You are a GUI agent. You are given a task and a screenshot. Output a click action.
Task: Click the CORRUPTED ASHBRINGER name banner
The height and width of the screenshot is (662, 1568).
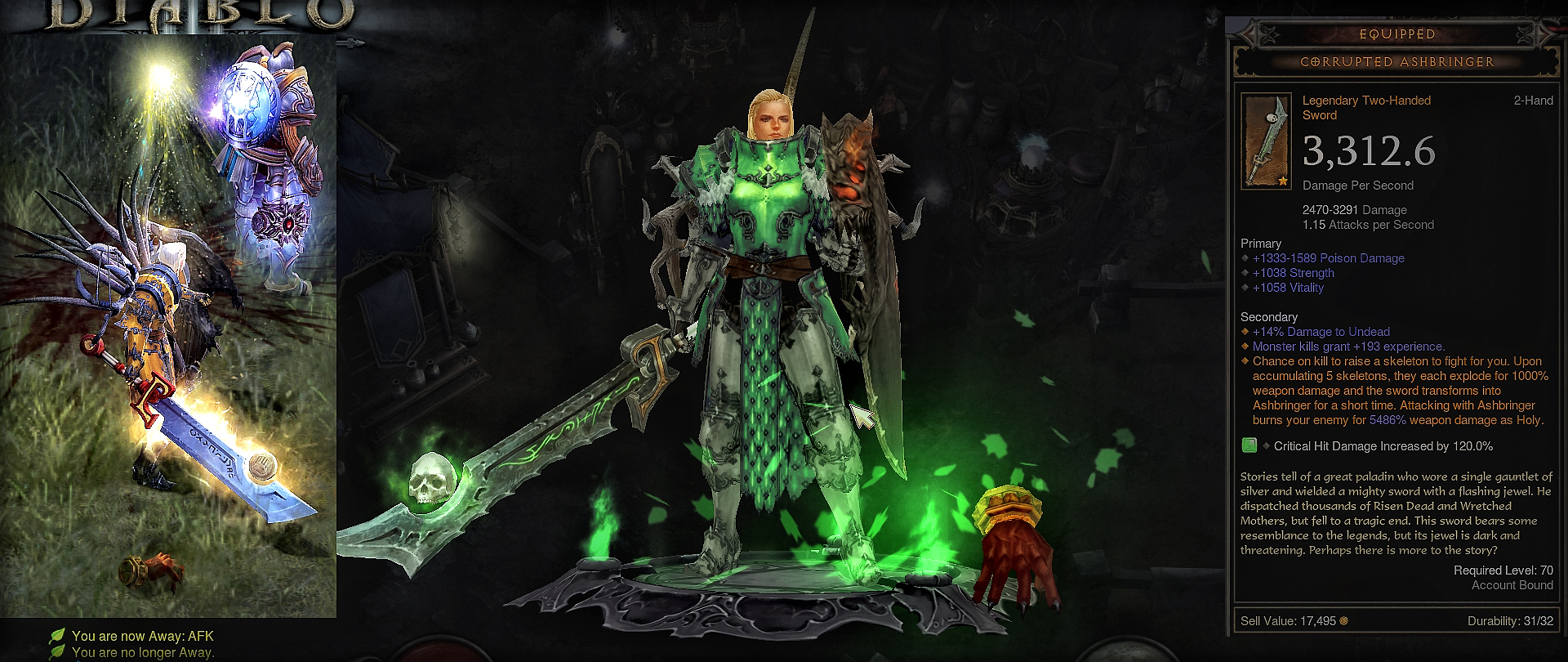(x=1397, y=61)
